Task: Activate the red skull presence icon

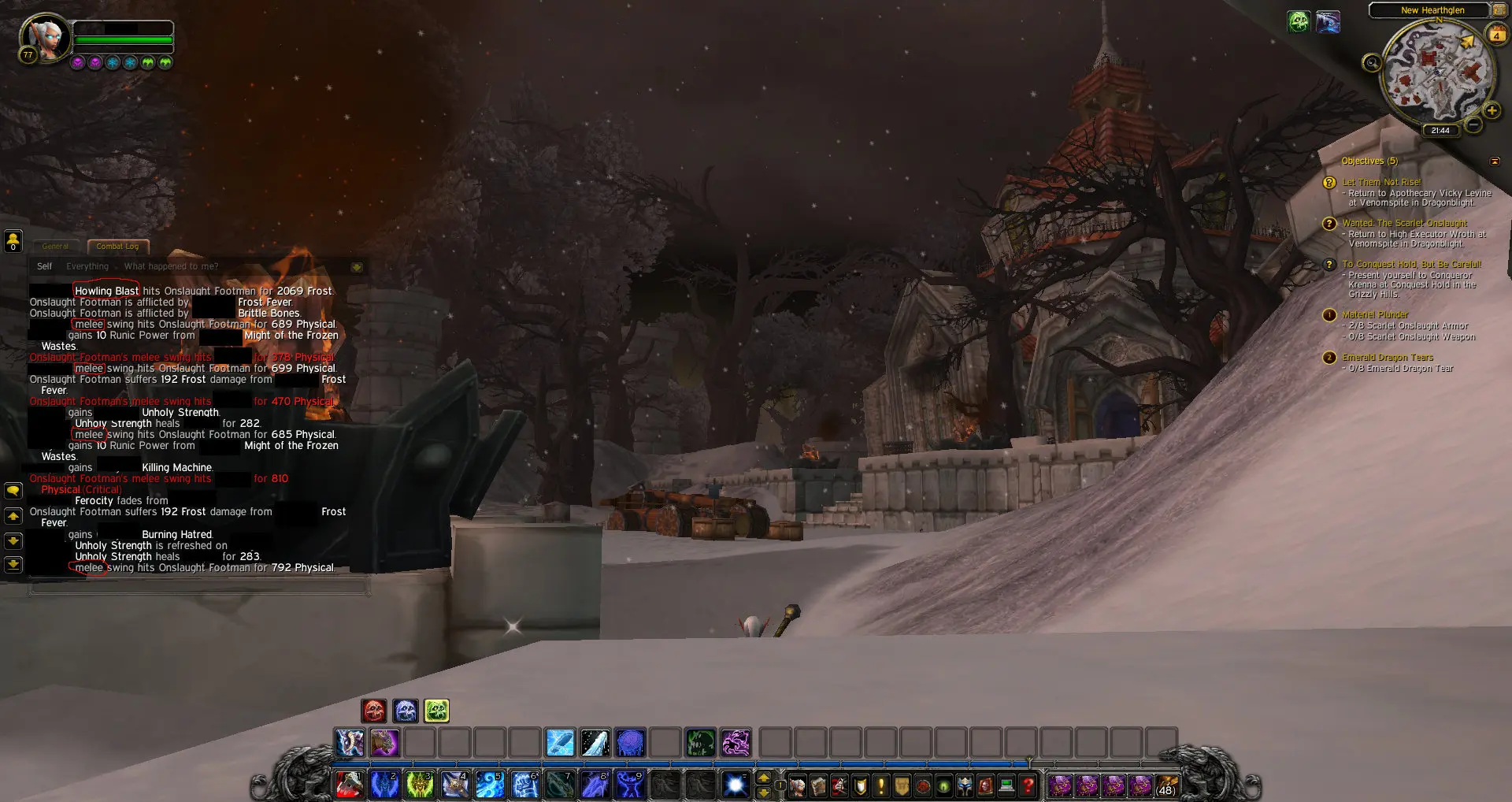Action: tap(374, 711)
